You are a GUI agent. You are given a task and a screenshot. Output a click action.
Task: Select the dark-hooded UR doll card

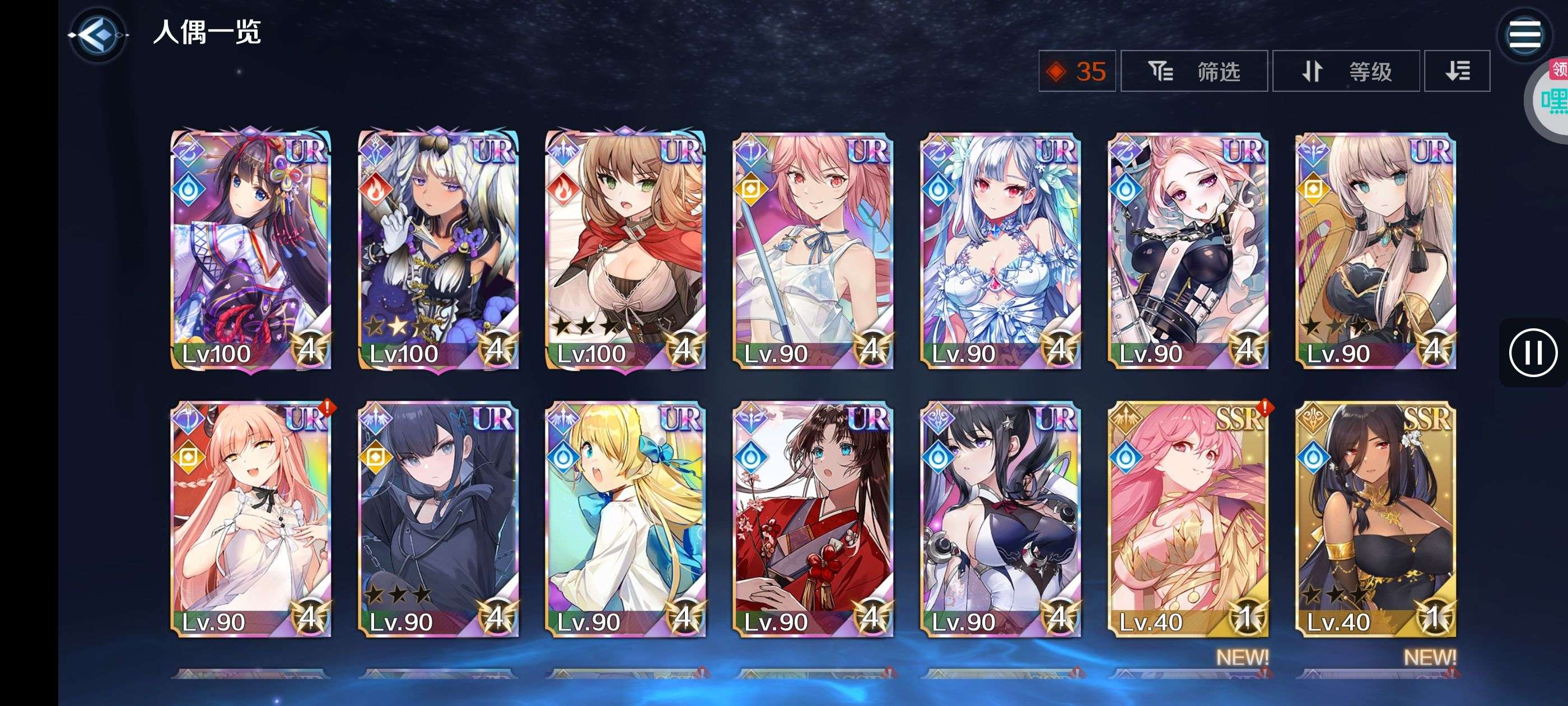(438, 519)
